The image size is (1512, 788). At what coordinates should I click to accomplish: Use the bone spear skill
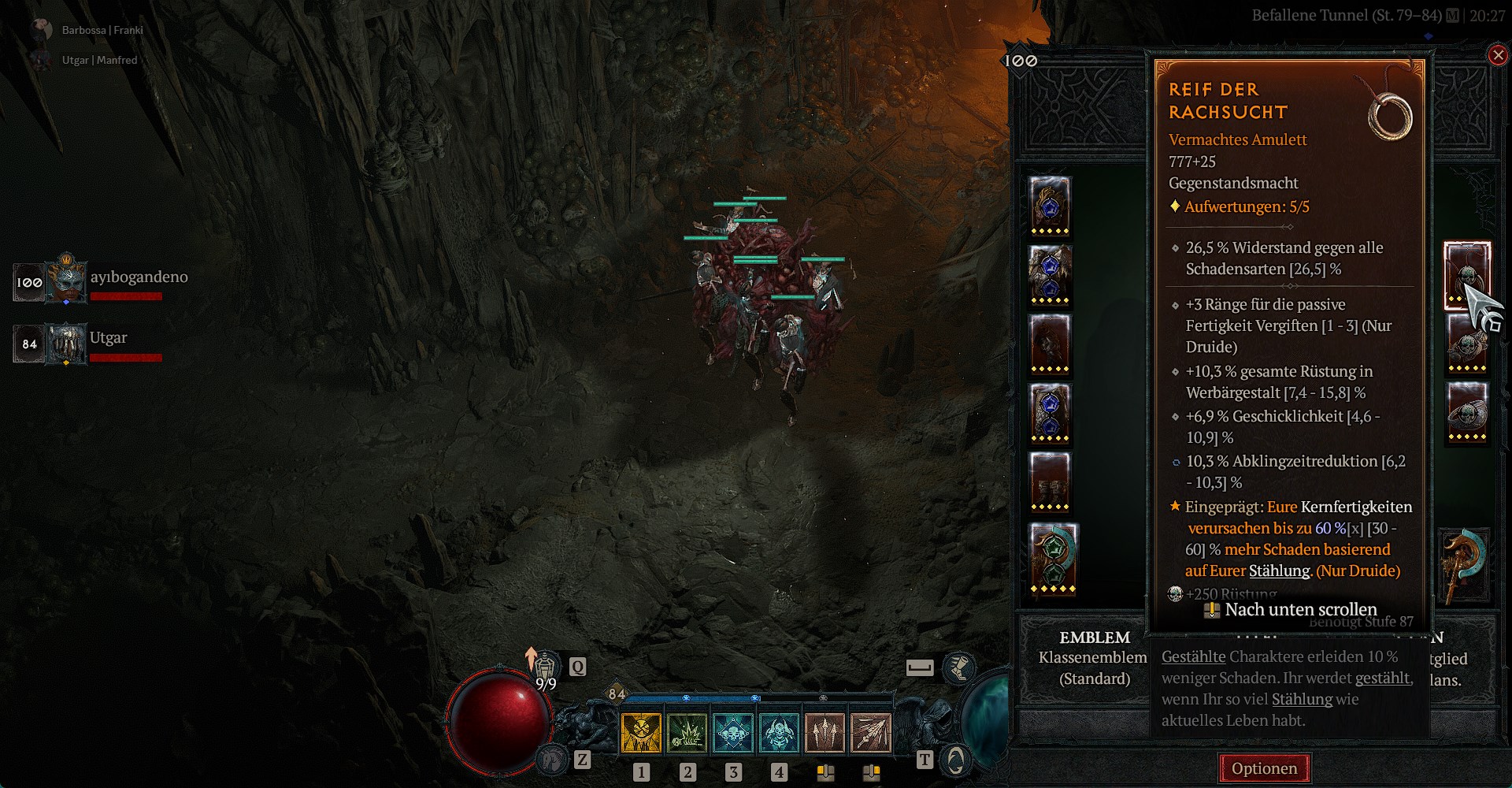tap(871, 733)
